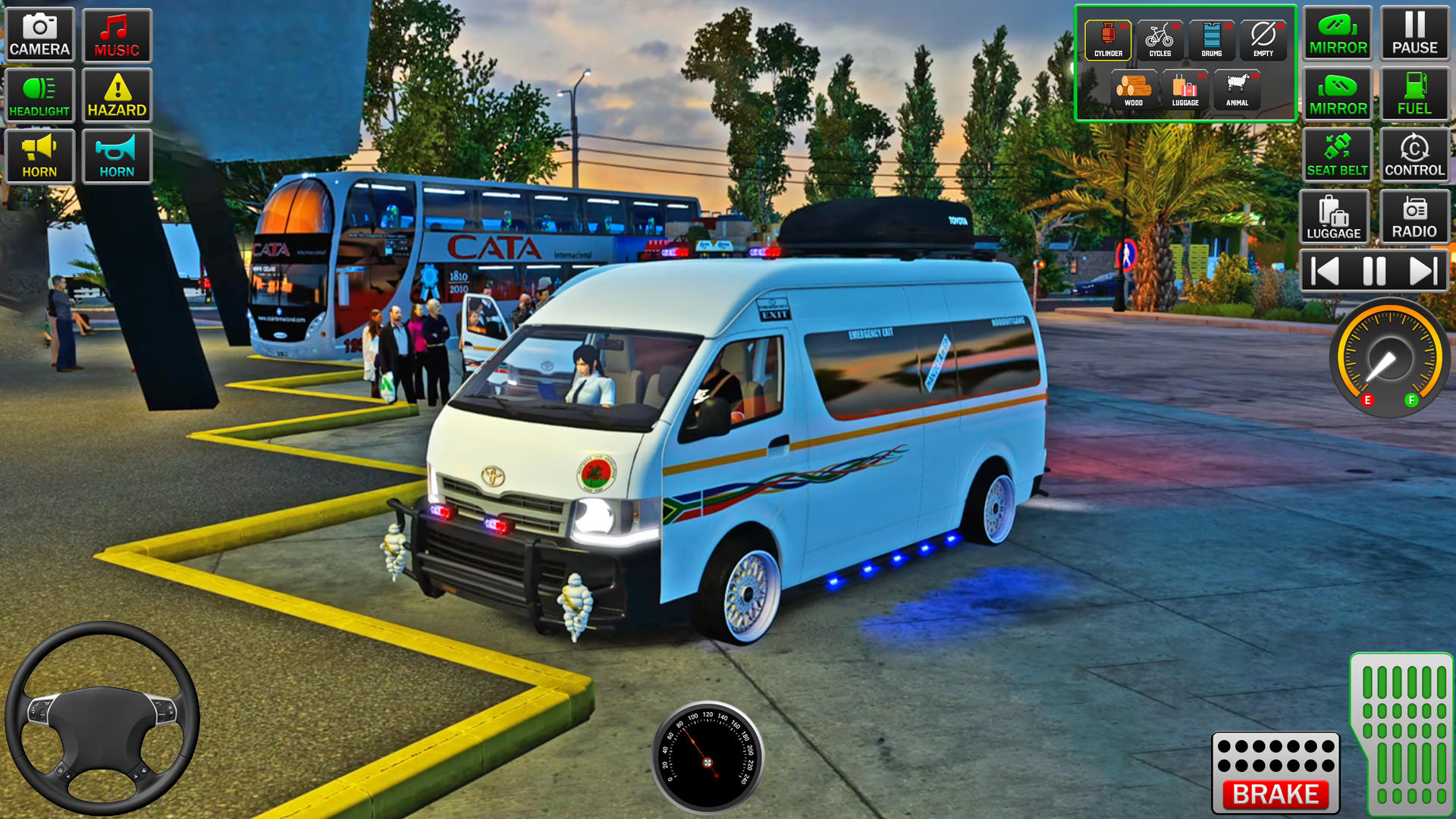Choose the Cycles cargo option
Screen dimensions: 1456x819
[x=1161, y=36]
